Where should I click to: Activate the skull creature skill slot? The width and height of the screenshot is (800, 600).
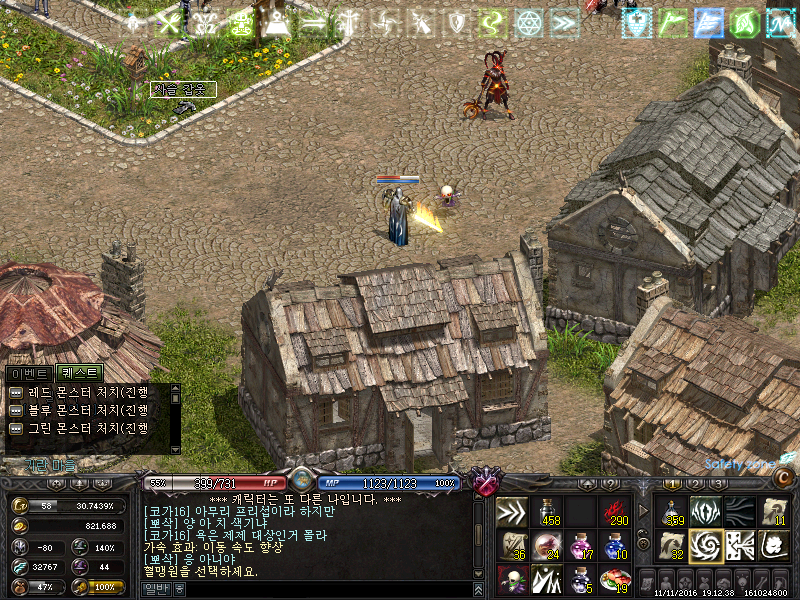[x=512, y=579]
